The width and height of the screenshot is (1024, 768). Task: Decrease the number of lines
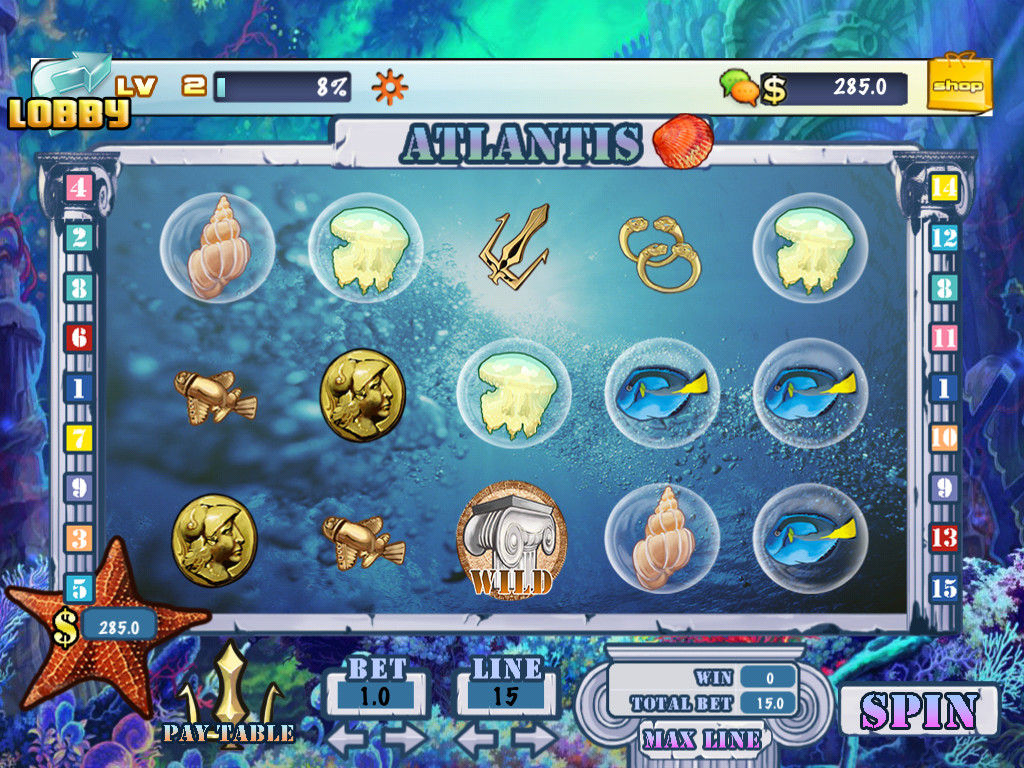[x=477, y=741]
